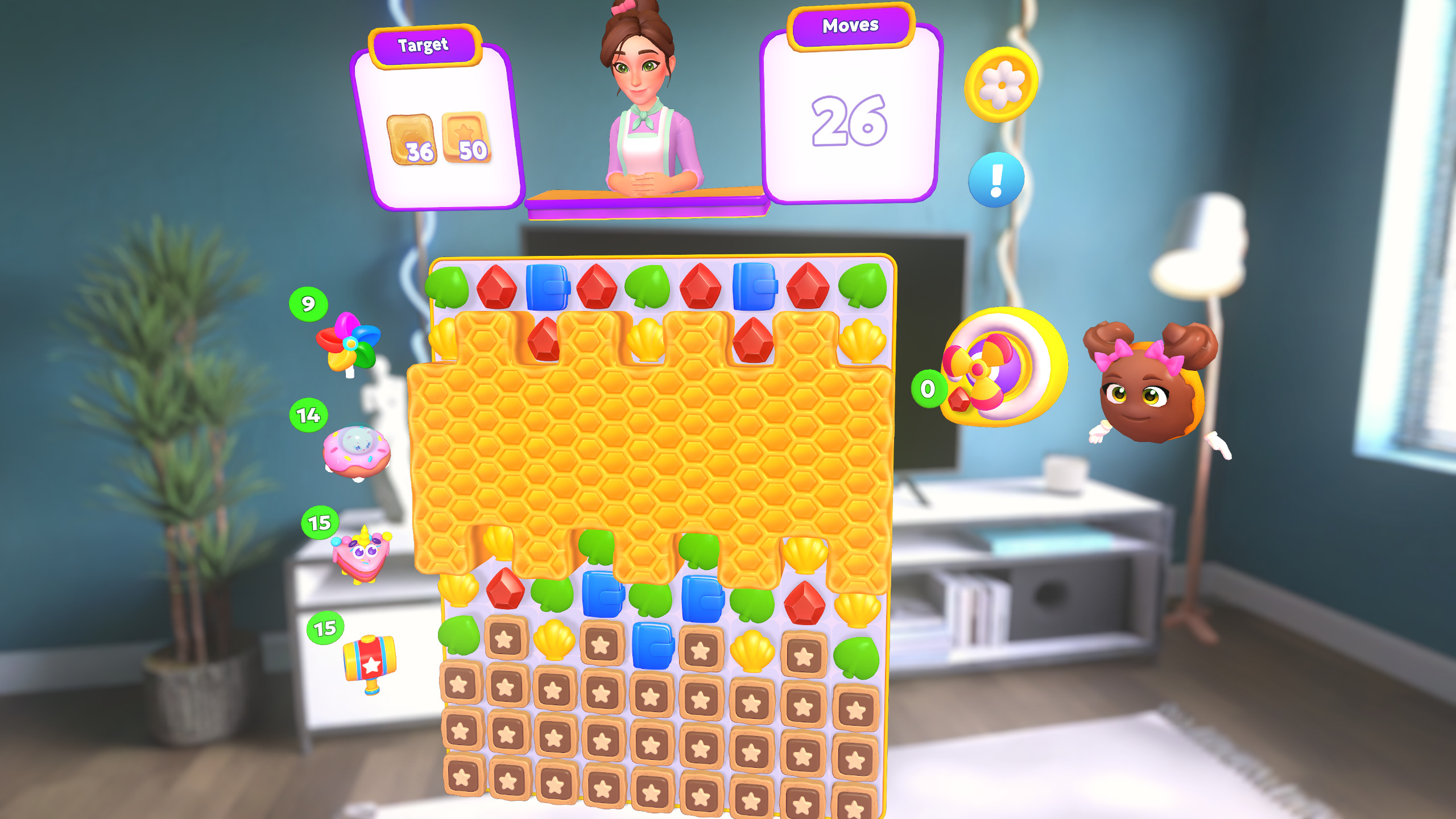This screenshot has height=819, width=1456.
Task: Select the blue tile between two red gems in top row, left side
Action: (x=547, y=287)
